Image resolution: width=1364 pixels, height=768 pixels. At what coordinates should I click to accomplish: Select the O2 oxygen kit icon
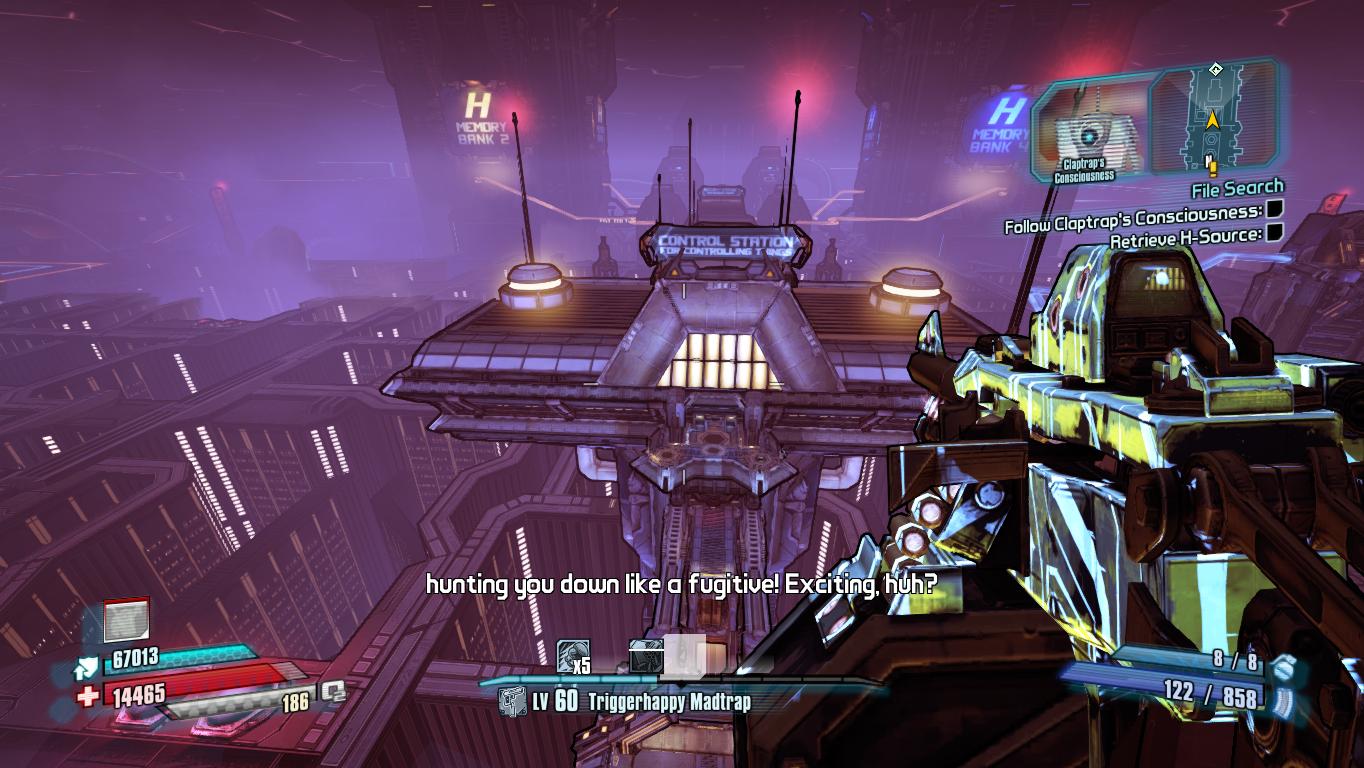coord(332,692)
